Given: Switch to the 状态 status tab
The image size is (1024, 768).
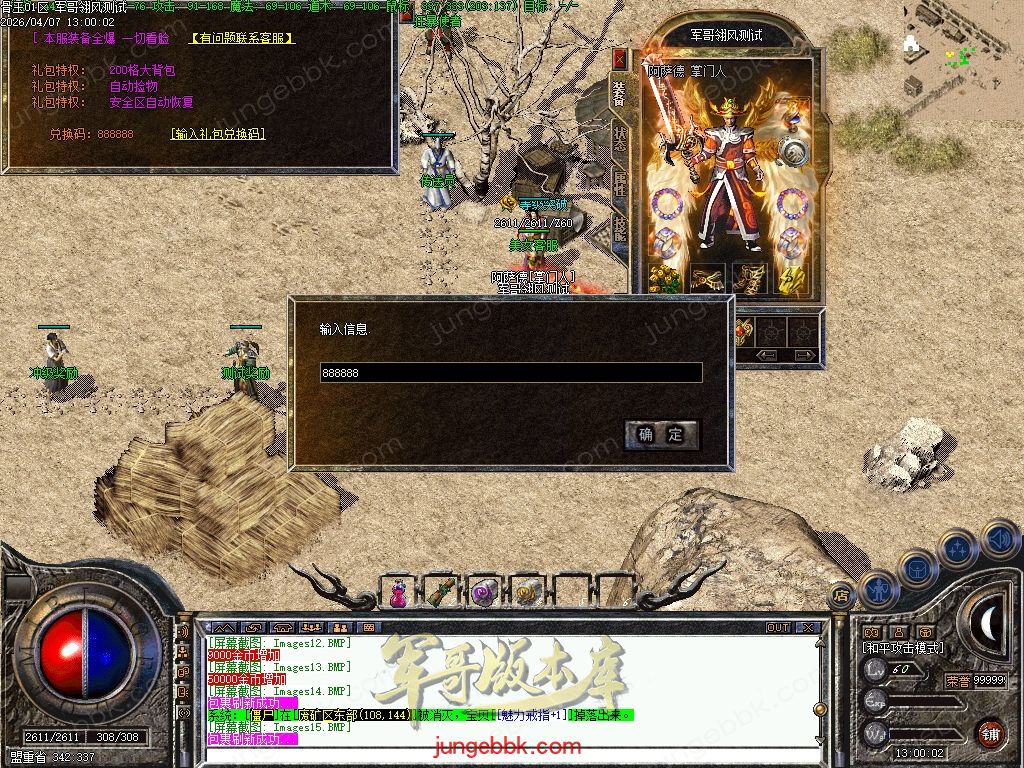Looking at the screenshot, I should [x=620, y=139].
